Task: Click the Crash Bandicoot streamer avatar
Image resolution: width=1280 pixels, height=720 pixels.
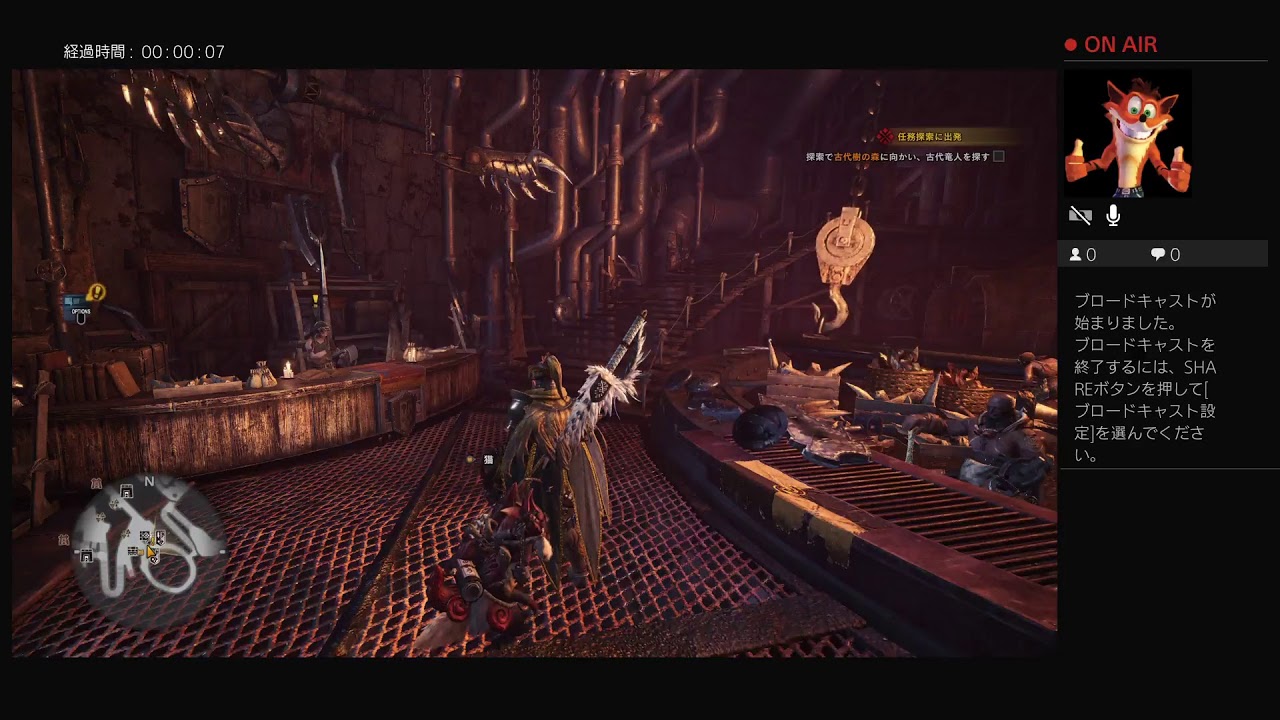Action: (x=1127, y=134)
